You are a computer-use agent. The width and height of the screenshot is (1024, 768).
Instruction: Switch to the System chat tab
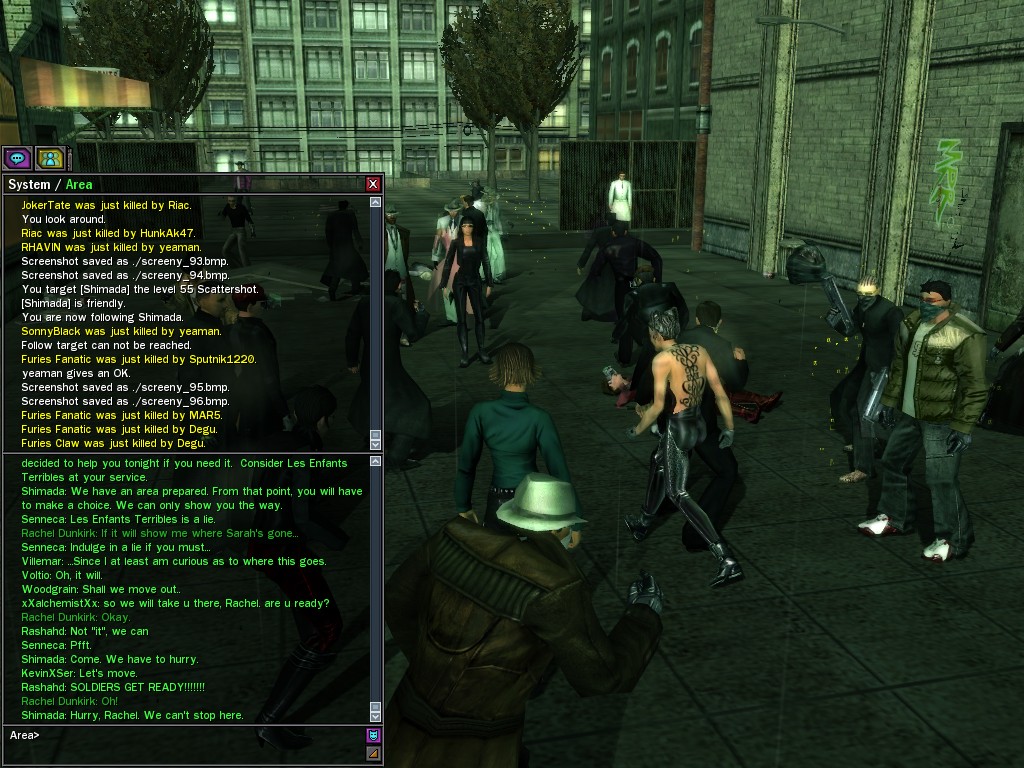tap(28, 184)
